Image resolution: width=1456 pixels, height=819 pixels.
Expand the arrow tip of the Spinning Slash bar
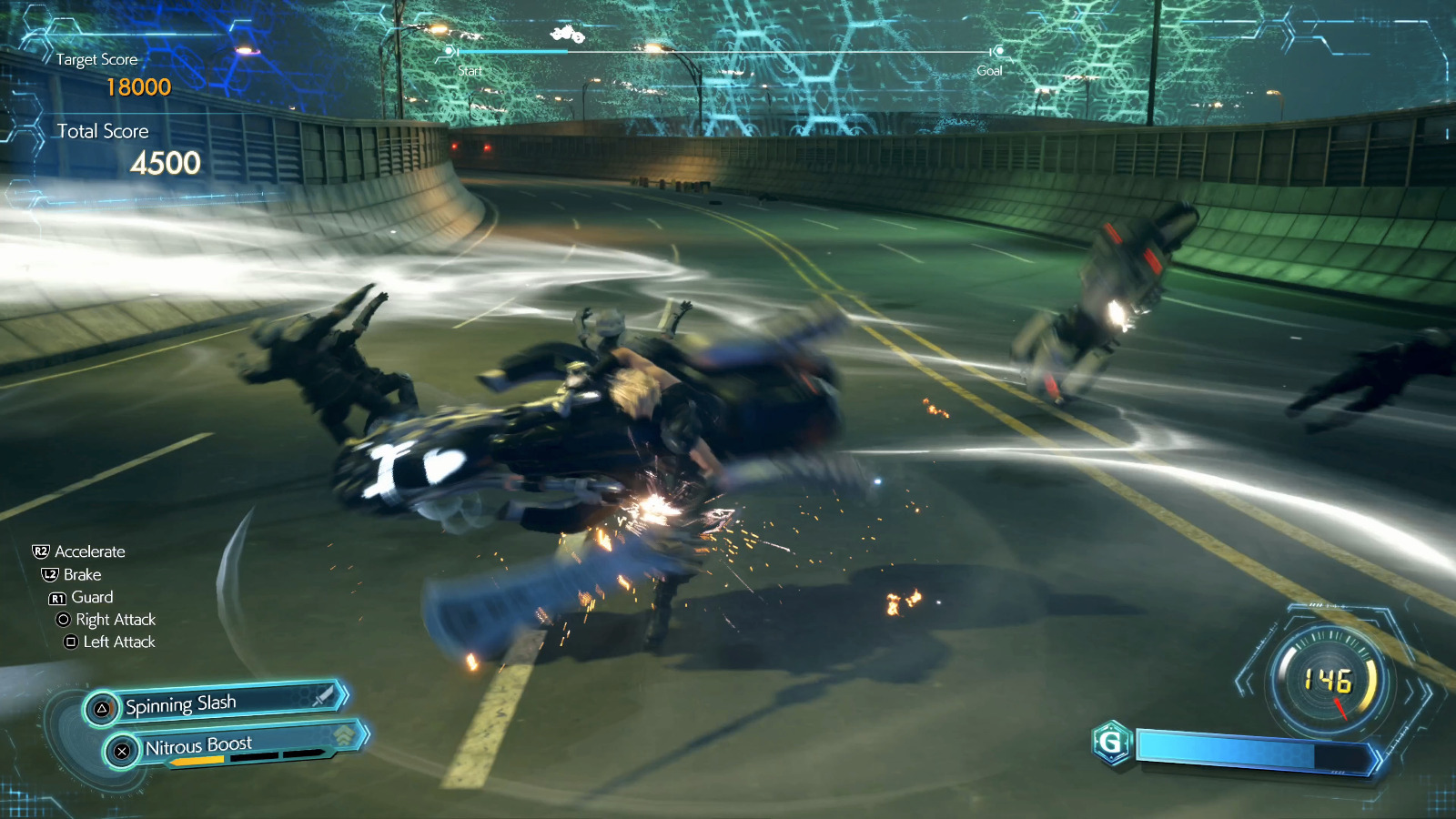345,697
